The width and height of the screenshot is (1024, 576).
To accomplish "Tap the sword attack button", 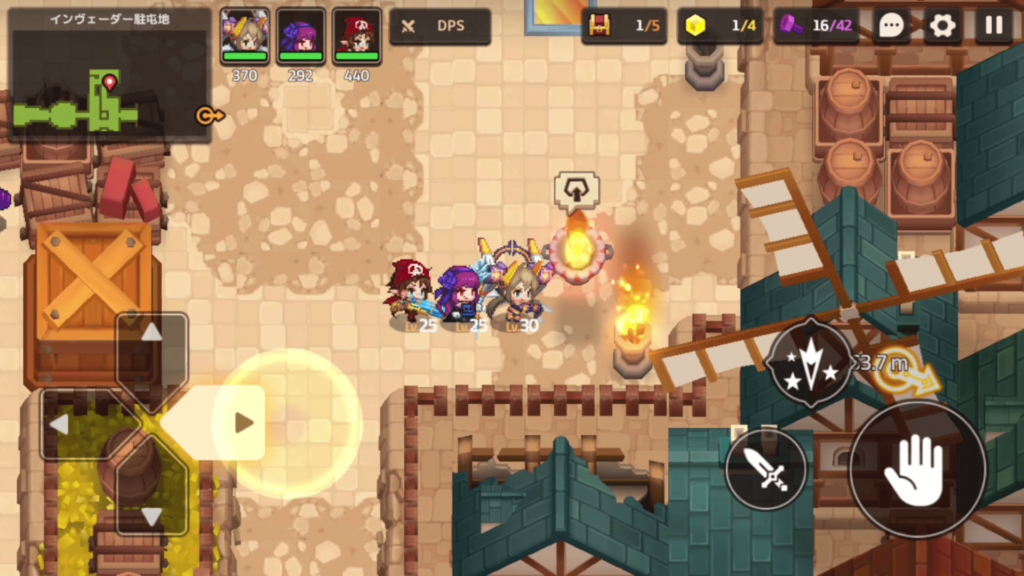I will click(766, 469).
